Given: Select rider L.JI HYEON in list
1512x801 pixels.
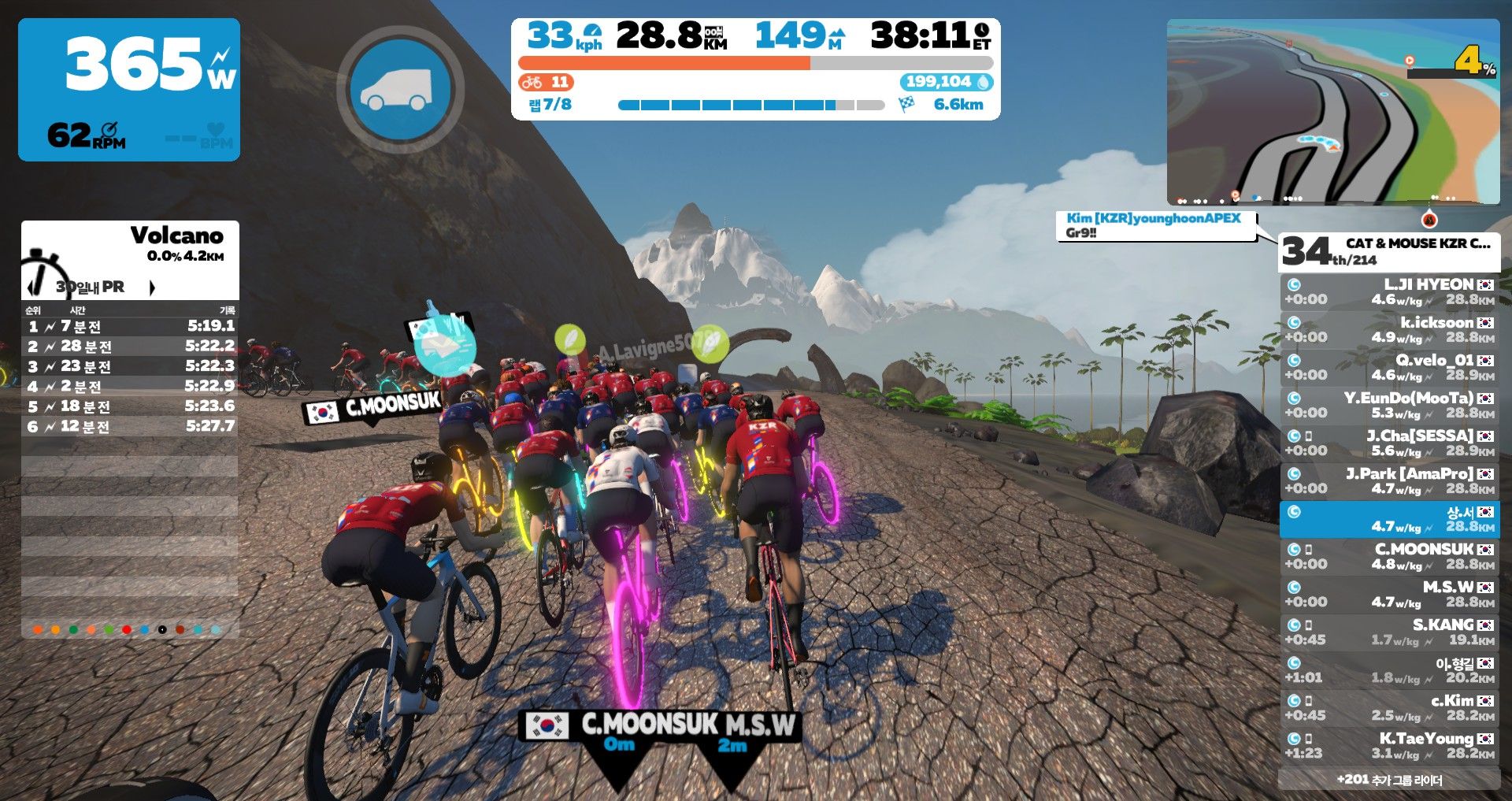Looking at the screenshot, I should click(1389, 291).
